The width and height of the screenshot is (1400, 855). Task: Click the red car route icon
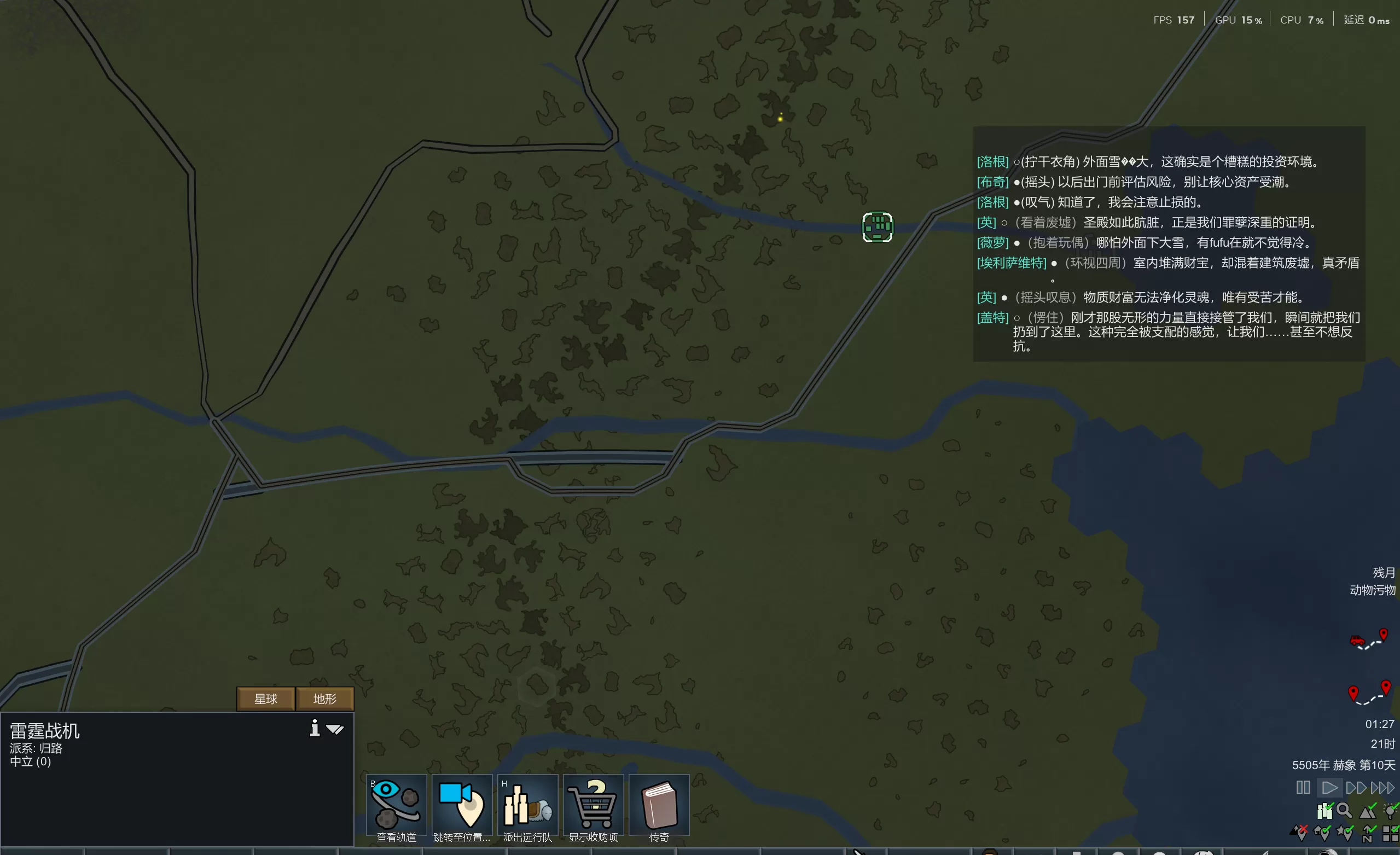(x=1358, y=641)
